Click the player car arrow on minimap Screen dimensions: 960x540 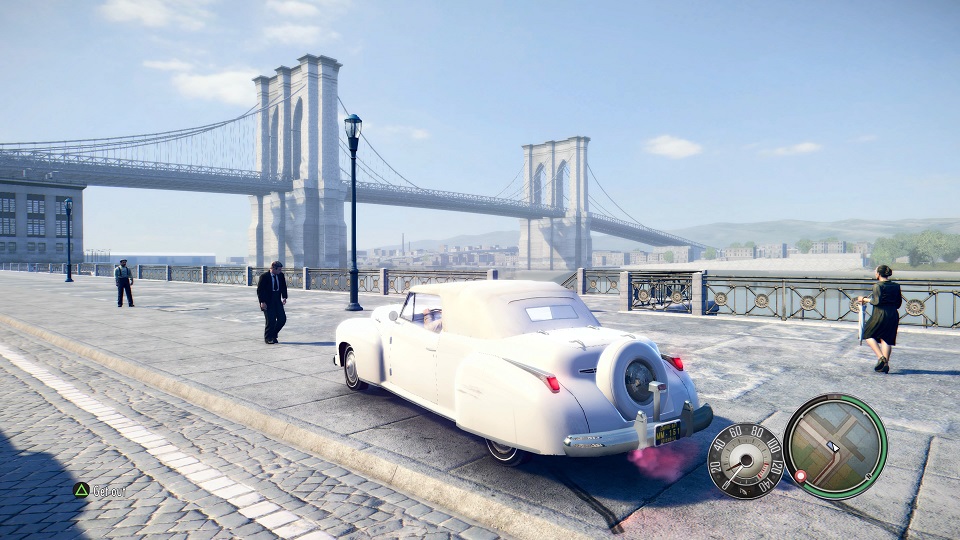pos(833,447)
